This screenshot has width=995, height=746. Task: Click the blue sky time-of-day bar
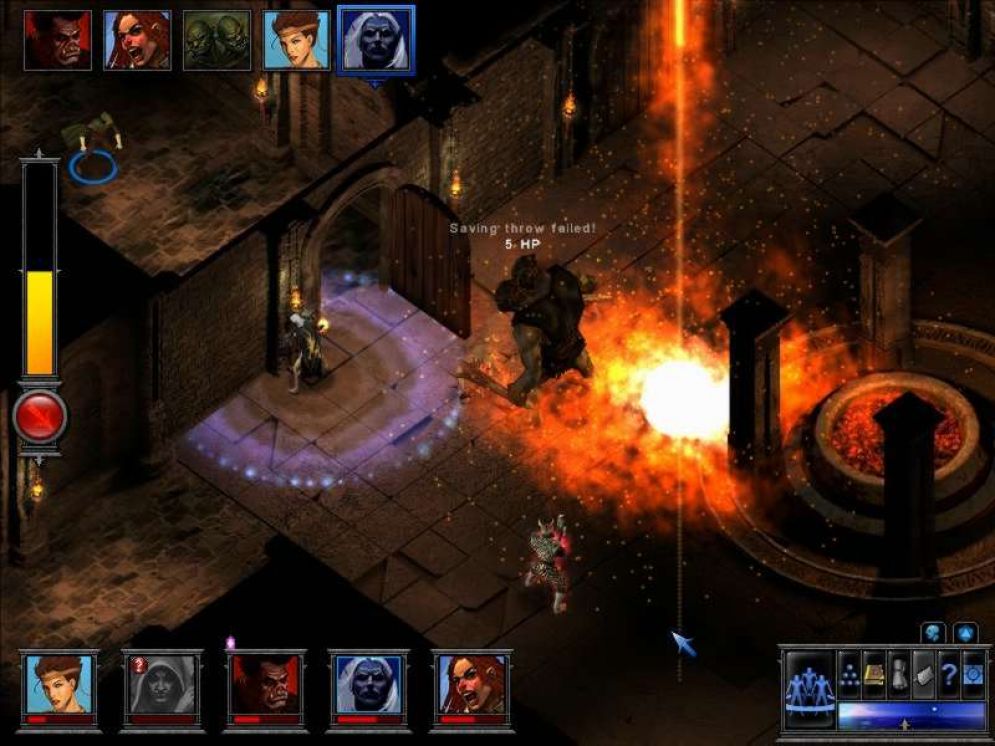(x=911, y=715)
